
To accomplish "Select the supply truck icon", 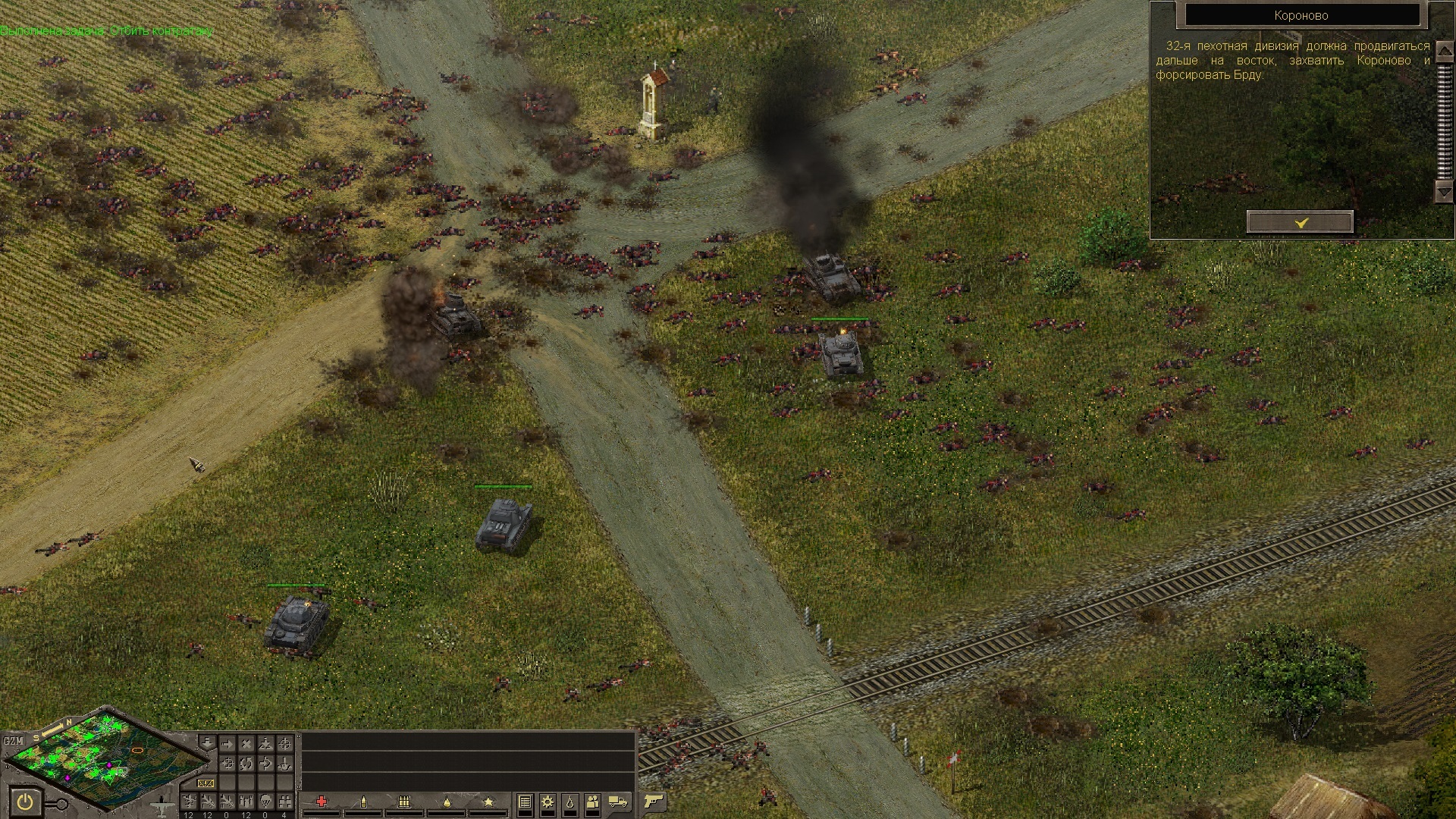I will click(619, 802).
